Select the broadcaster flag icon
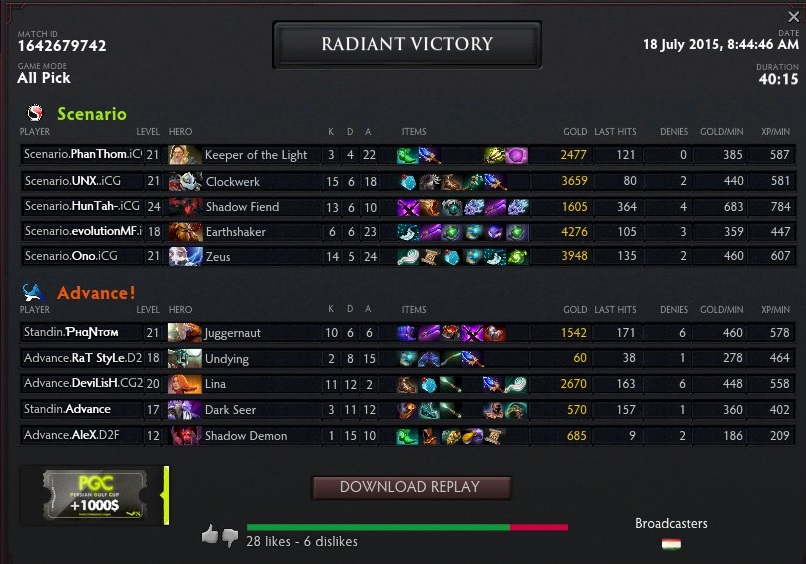Image resolution: width=806 pixels, height=564 pixels. [671, 544]
